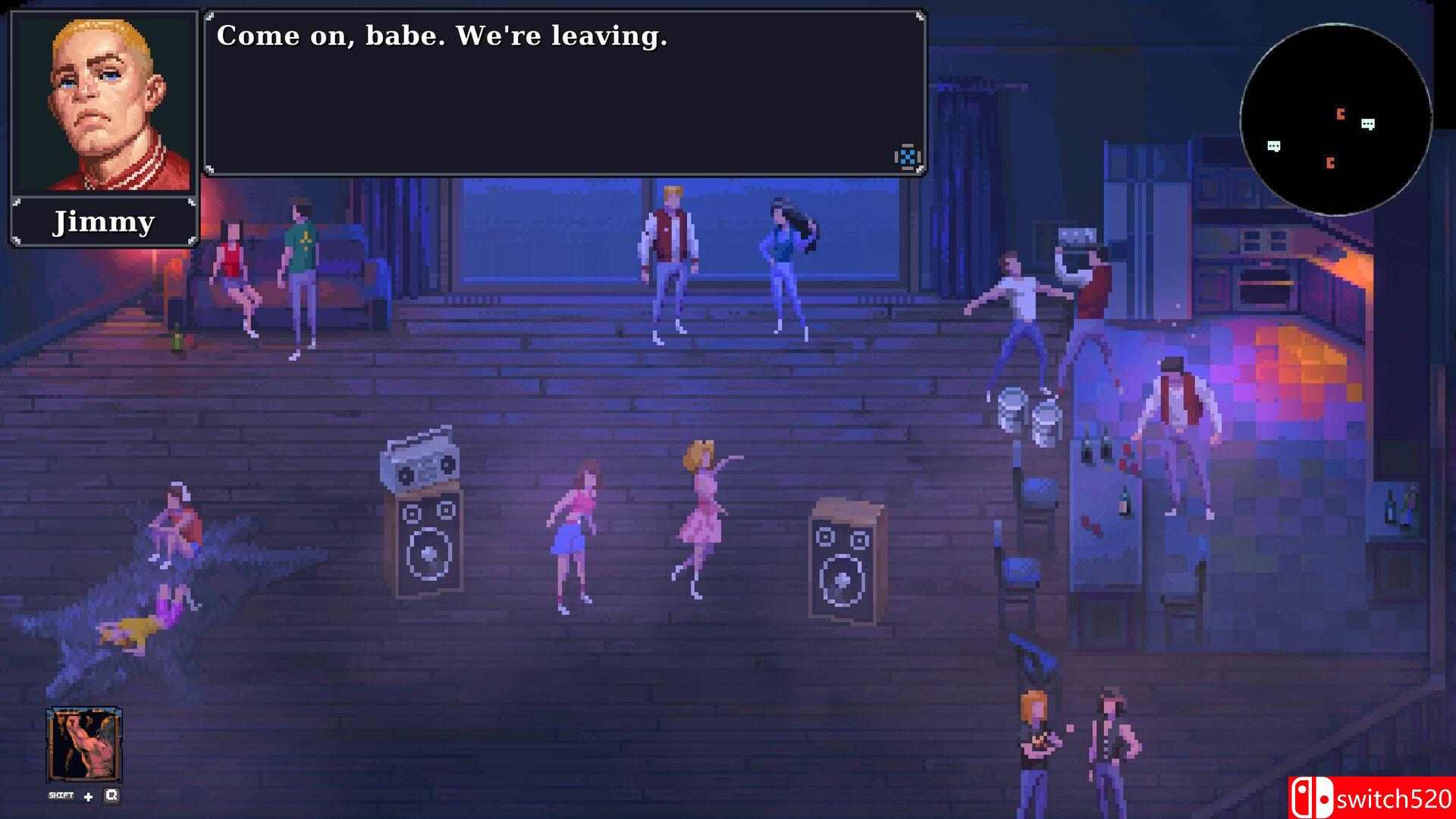Click the circular minimap

(x=1336, y=120)
